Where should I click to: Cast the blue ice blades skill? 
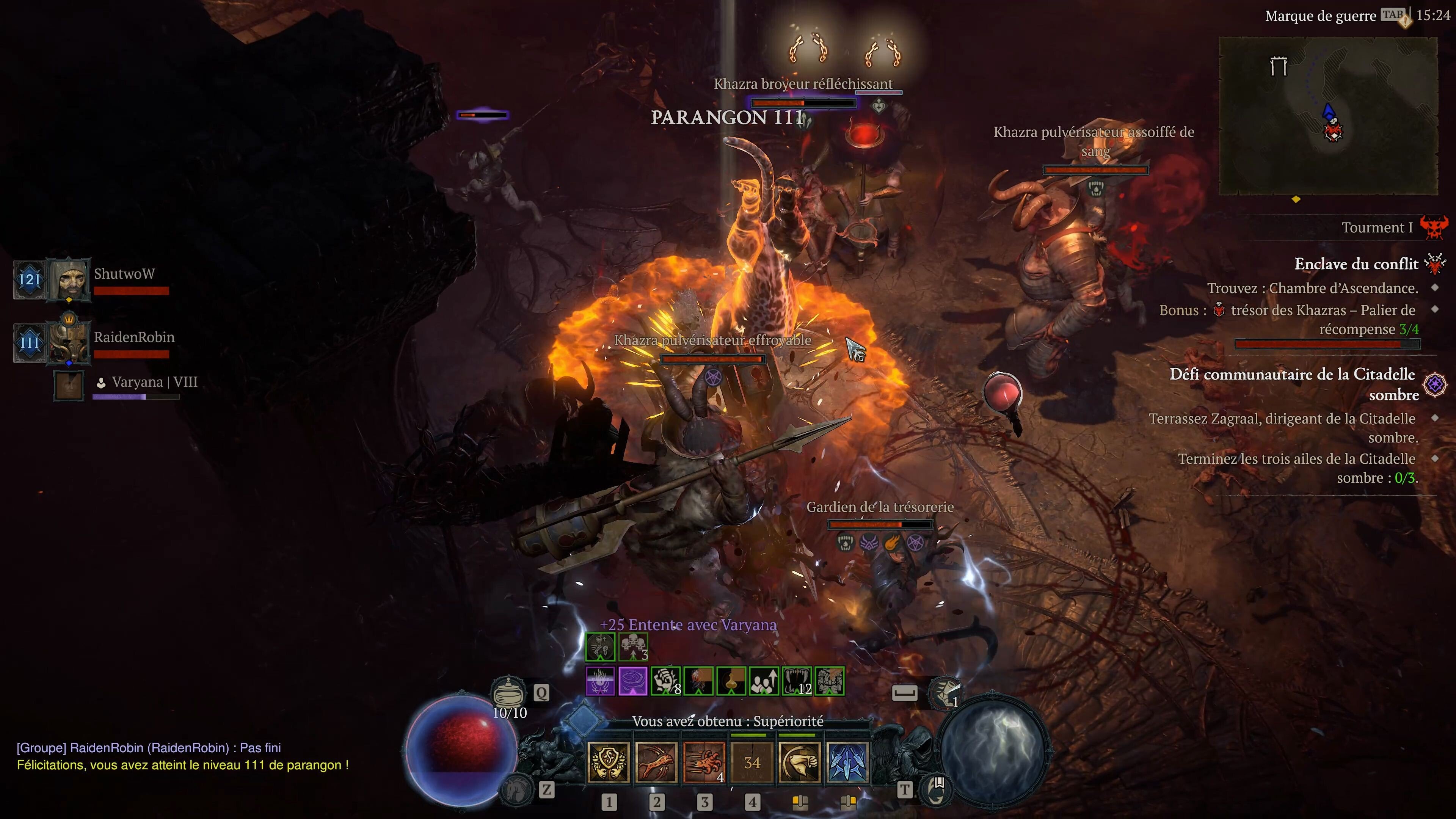pos(847,763)
